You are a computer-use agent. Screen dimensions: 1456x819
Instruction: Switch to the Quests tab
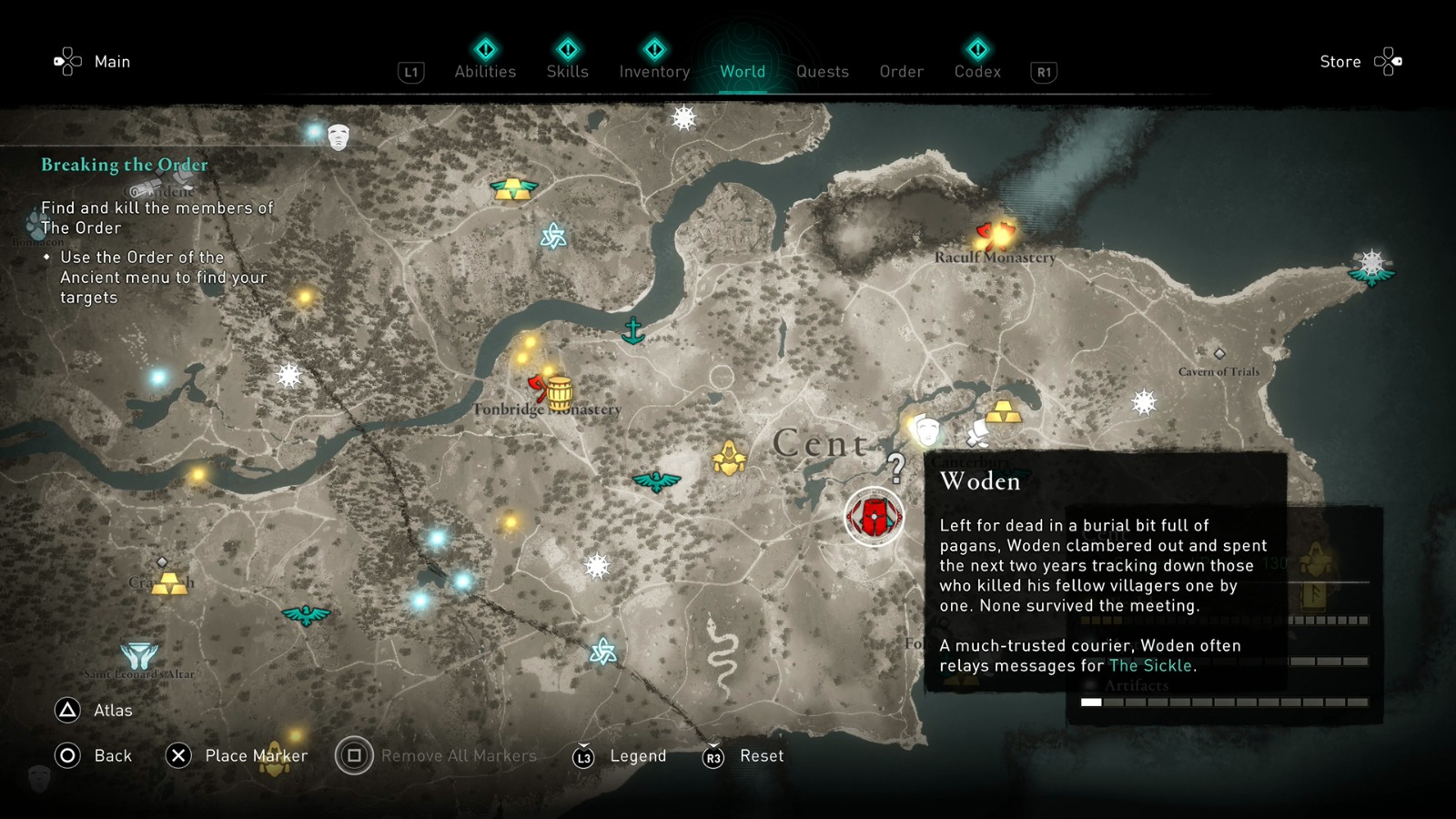822,72
